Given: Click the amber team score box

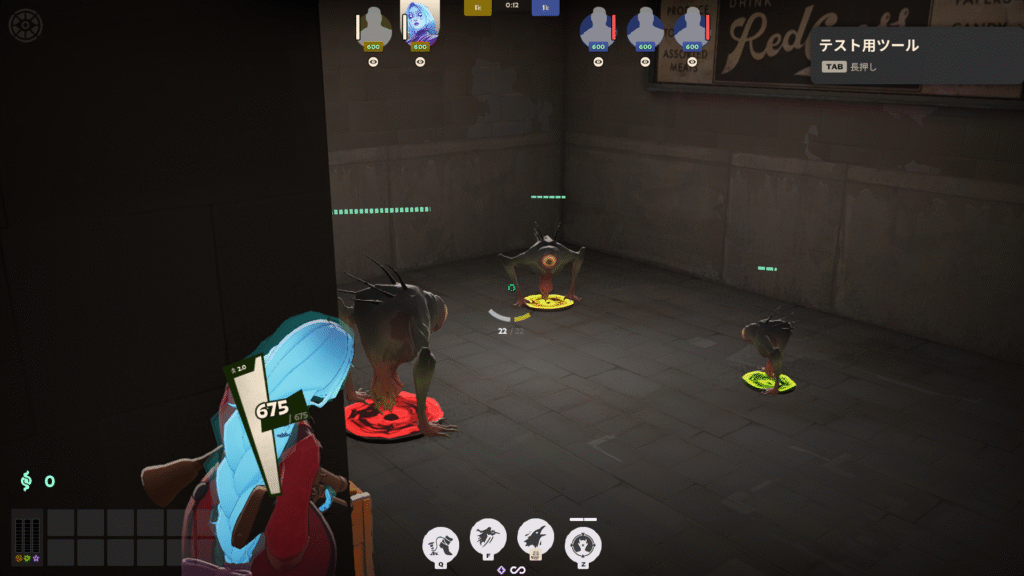Looking at the screenshot, I should pos(478,7).
